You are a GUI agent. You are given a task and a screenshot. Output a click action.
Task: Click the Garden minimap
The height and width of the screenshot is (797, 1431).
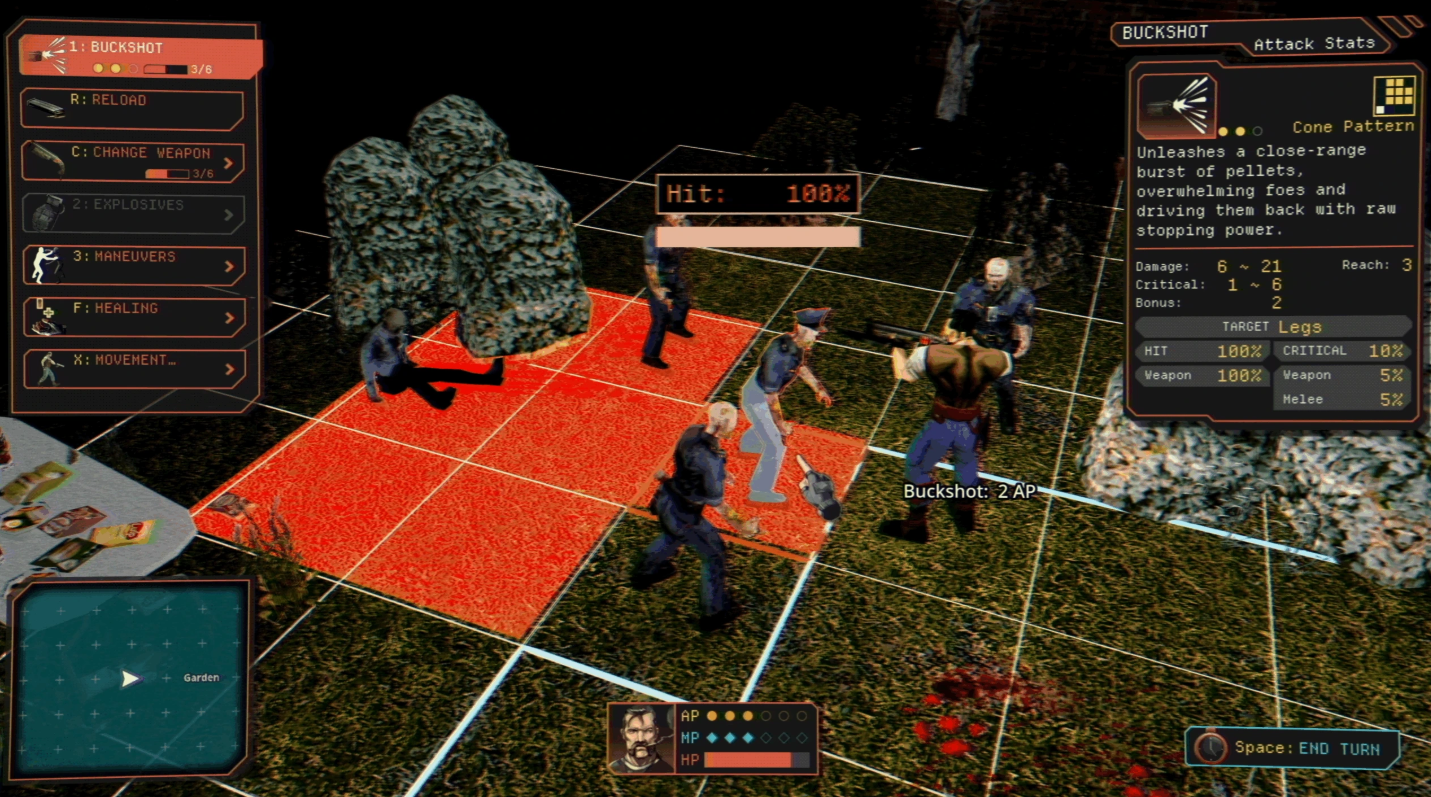130,679
